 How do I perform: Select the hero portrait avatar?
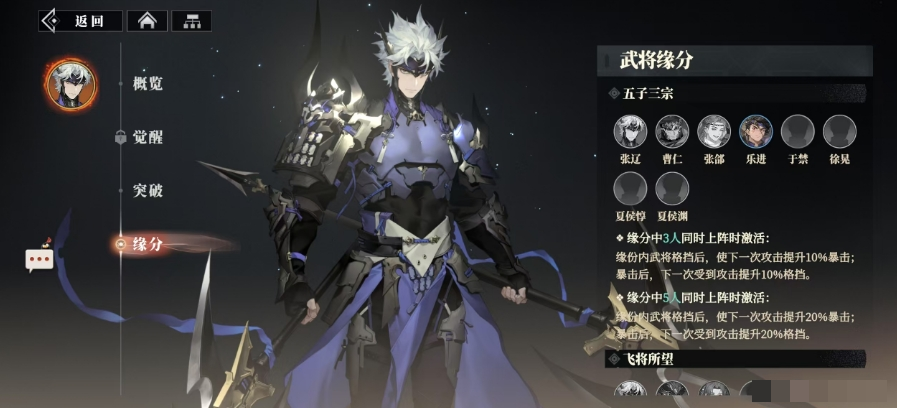70,85
